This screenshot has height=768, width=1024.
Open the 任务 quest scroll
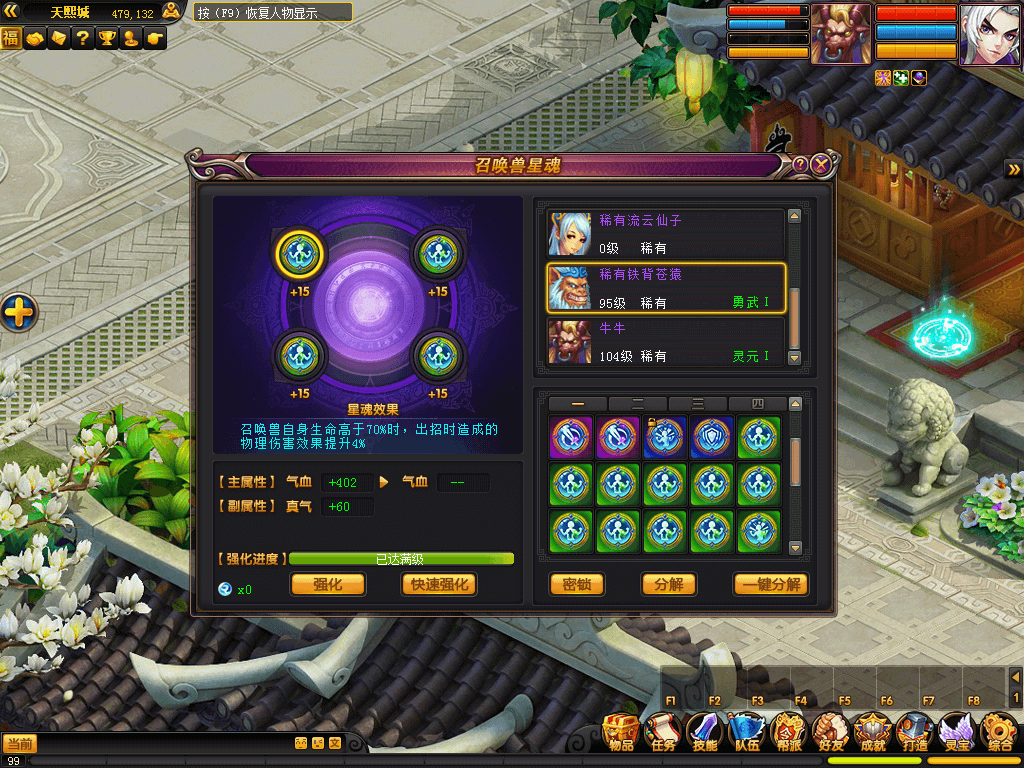tap(664, 732)
